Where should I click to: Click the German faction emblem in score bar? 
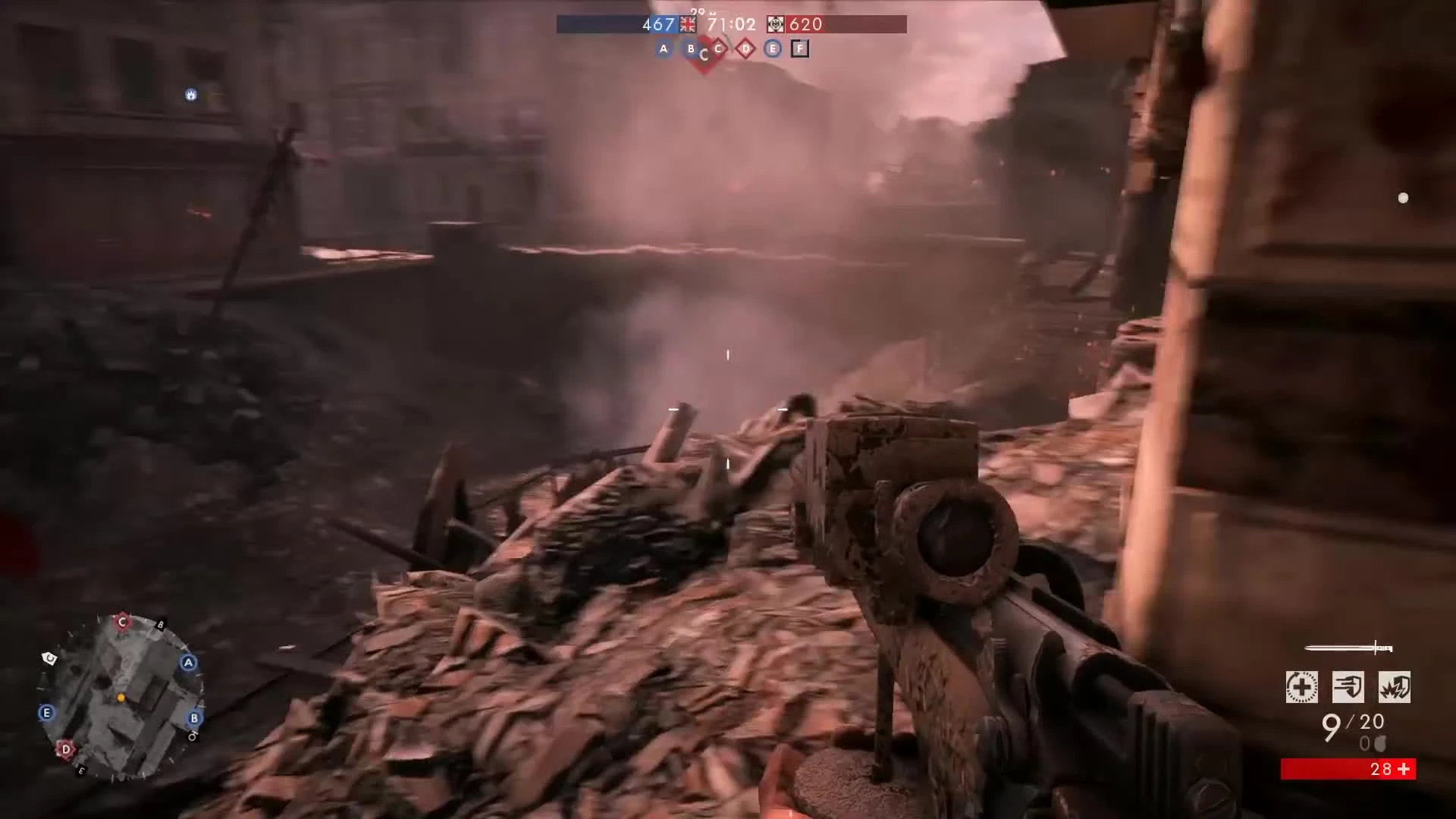tap(775, 24)
